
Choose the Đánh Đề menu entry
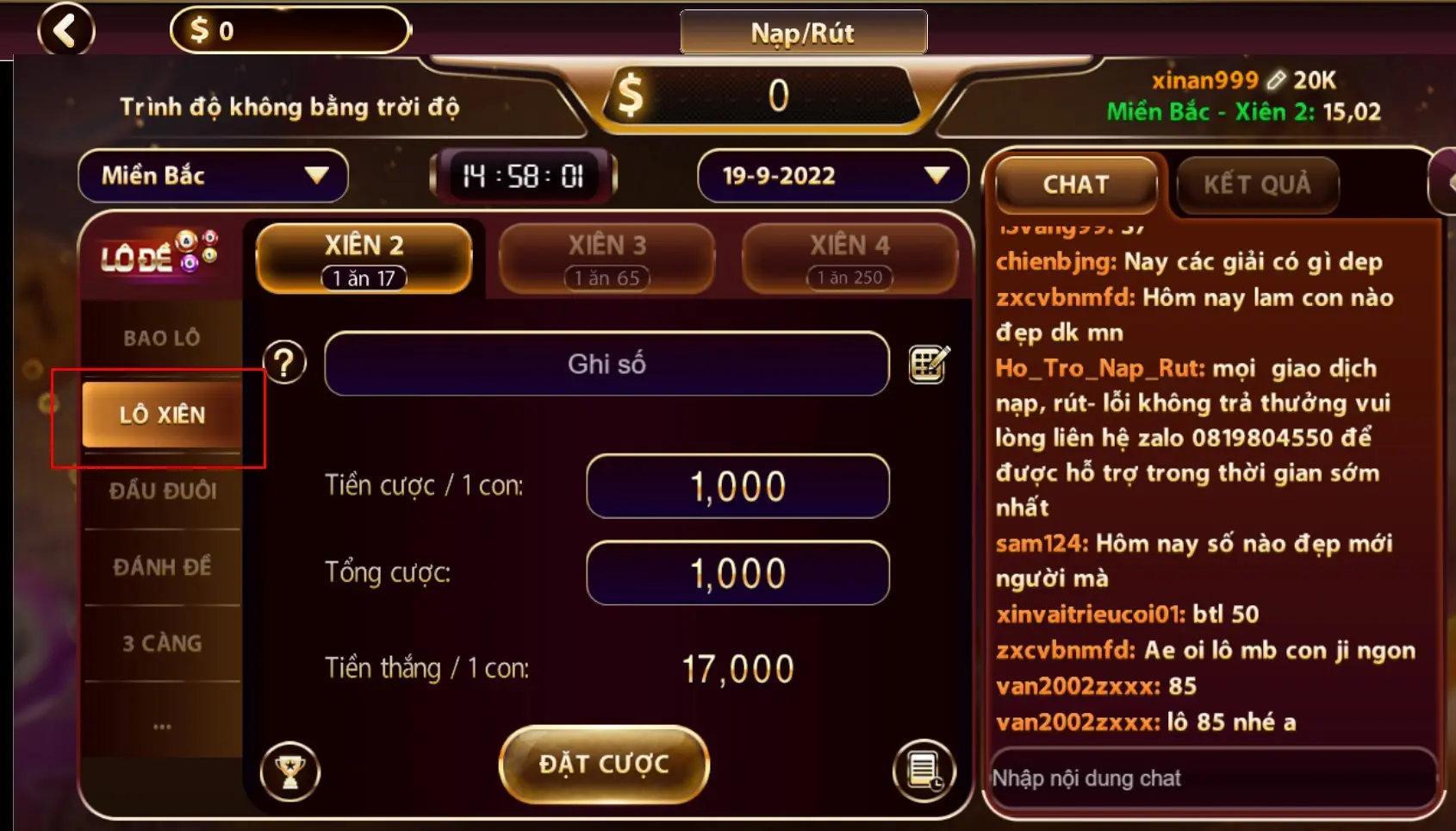(x=162, y=567)
